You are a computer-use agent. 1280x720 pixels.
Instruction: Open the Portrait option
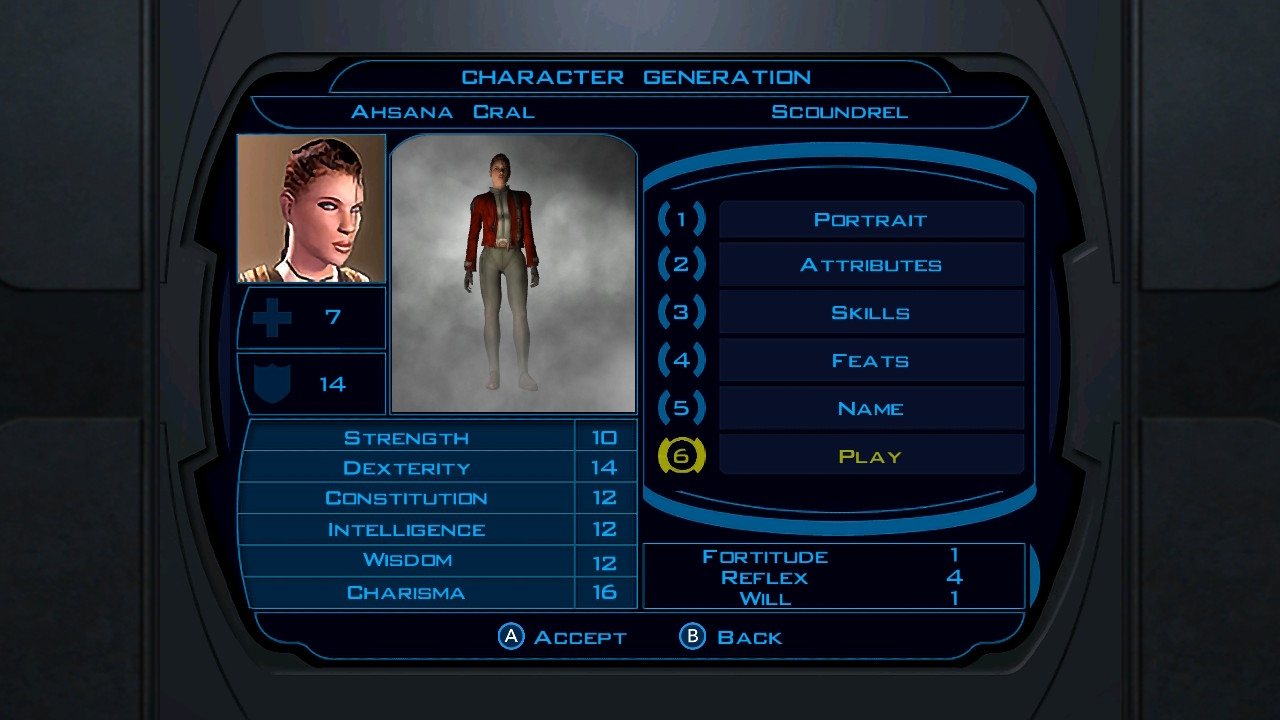click(x=870, y=220)
